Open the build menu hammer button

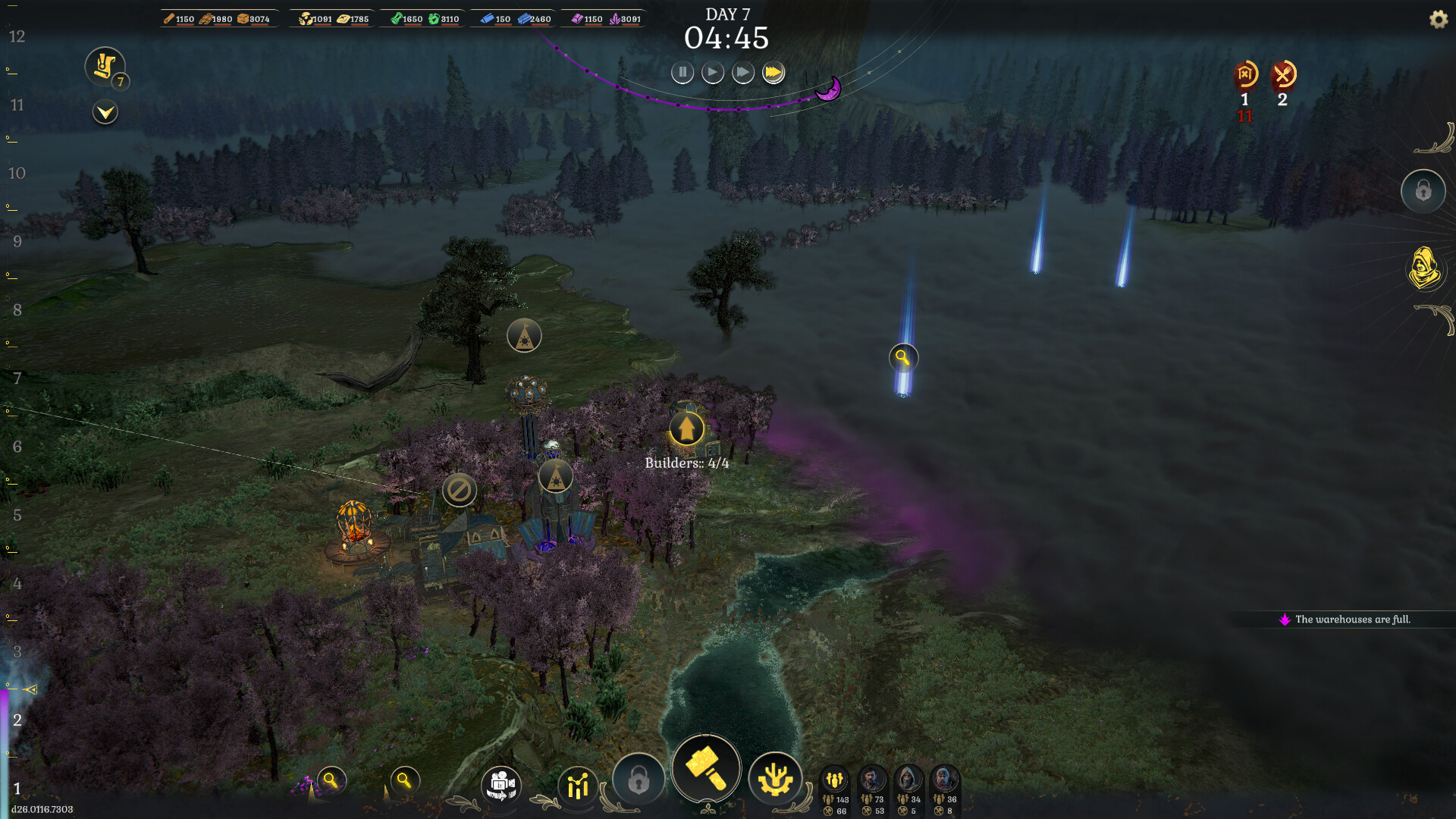705,768
